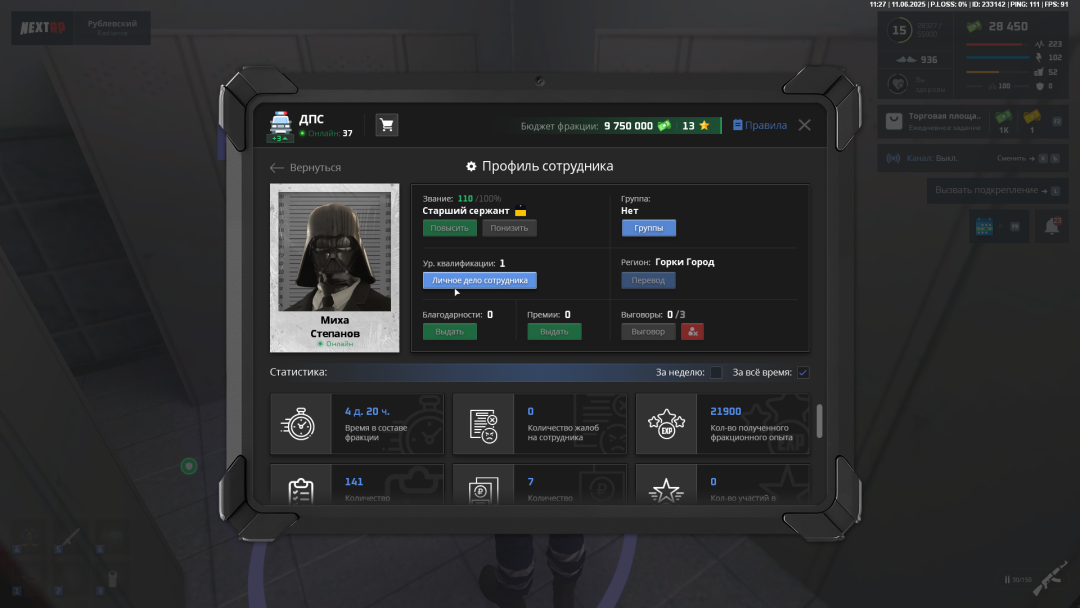Open Личное дело сотрудника personnel file
Viewport: 1080px width, 608px height.
479,281
